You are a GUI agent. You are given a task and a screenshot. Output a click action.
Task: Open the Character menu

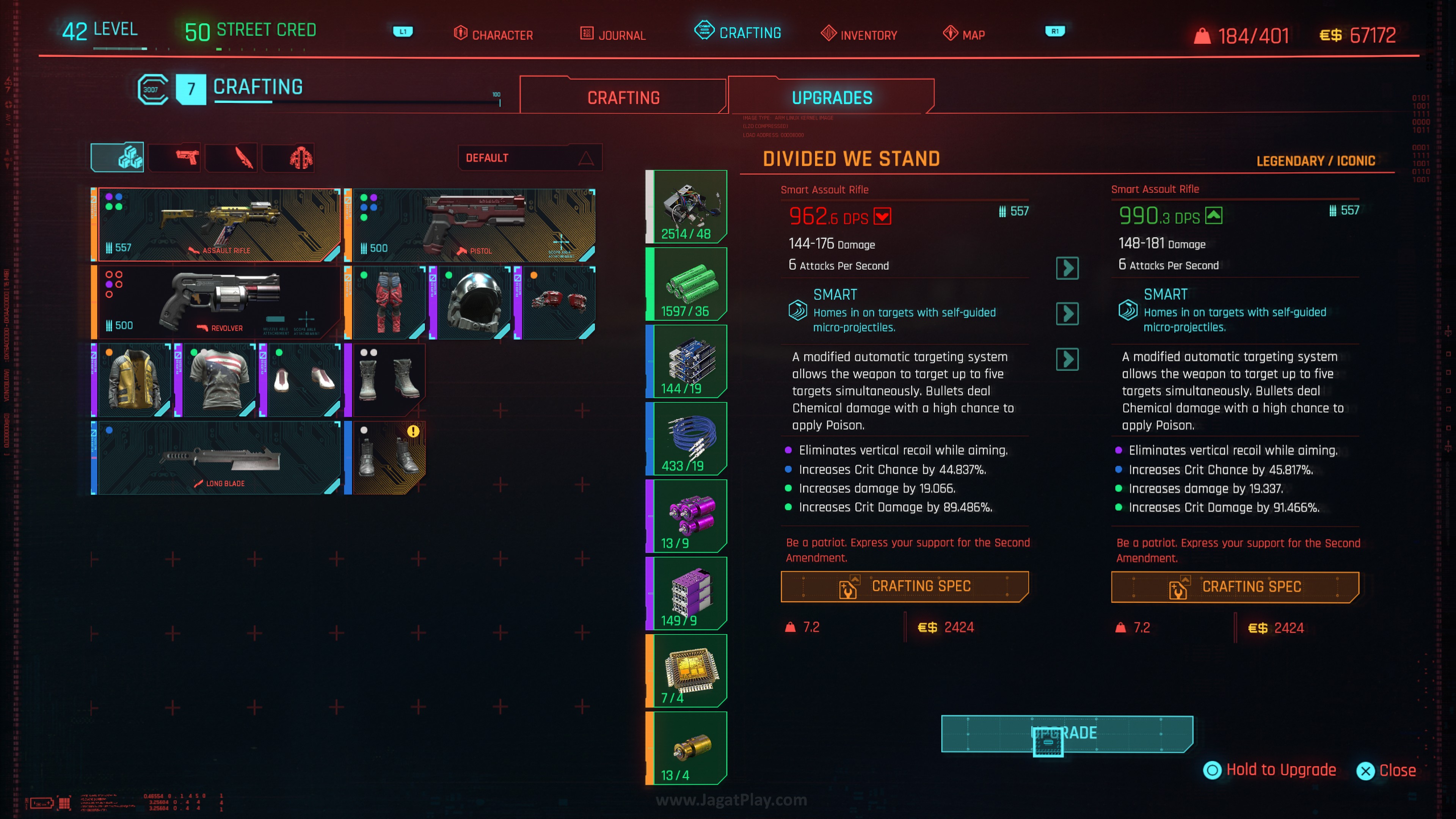pyautogui.click(x=493, y=35)
